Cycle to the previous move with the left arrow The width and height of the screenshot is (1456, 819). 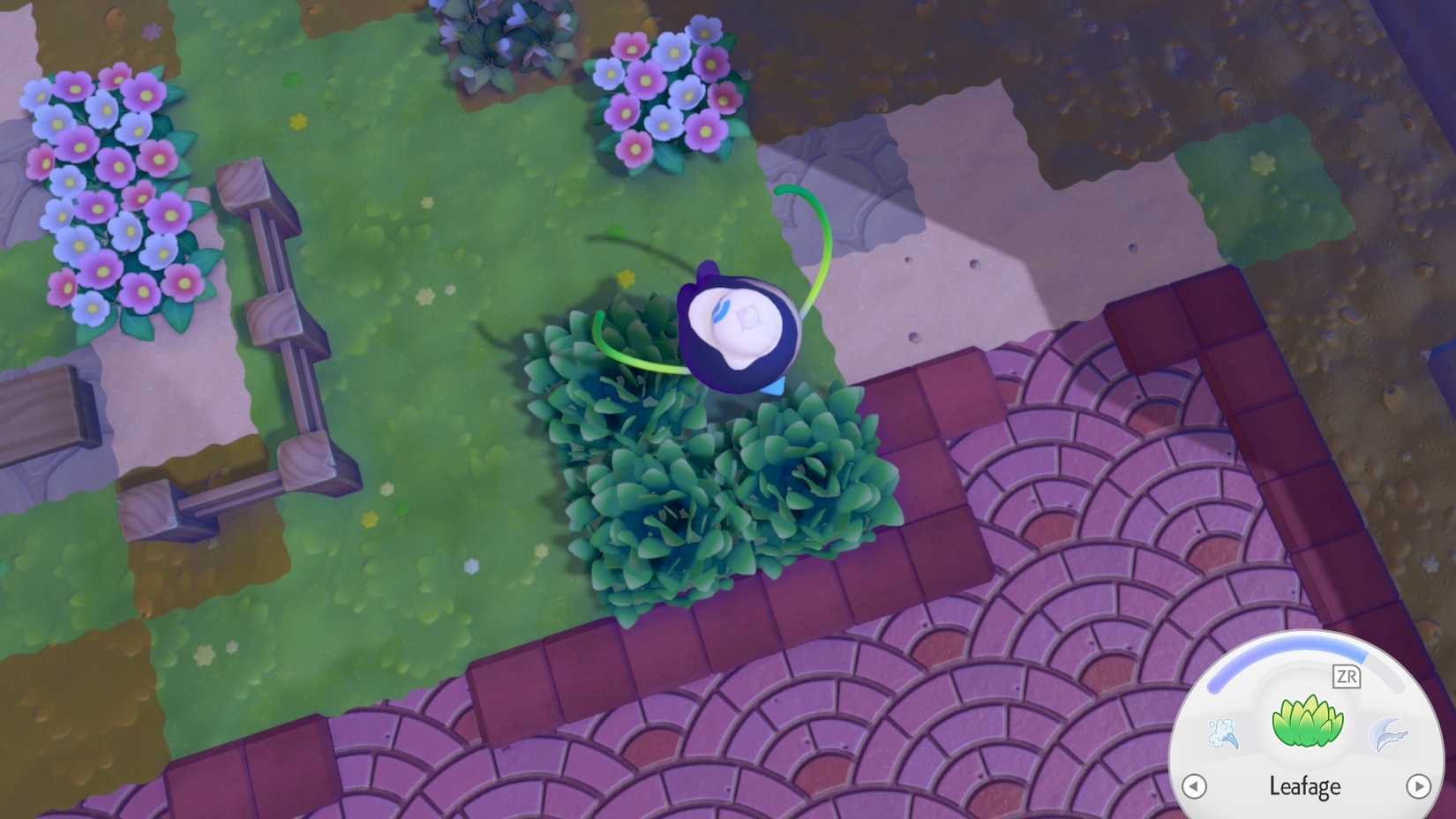click(1196, 784)
